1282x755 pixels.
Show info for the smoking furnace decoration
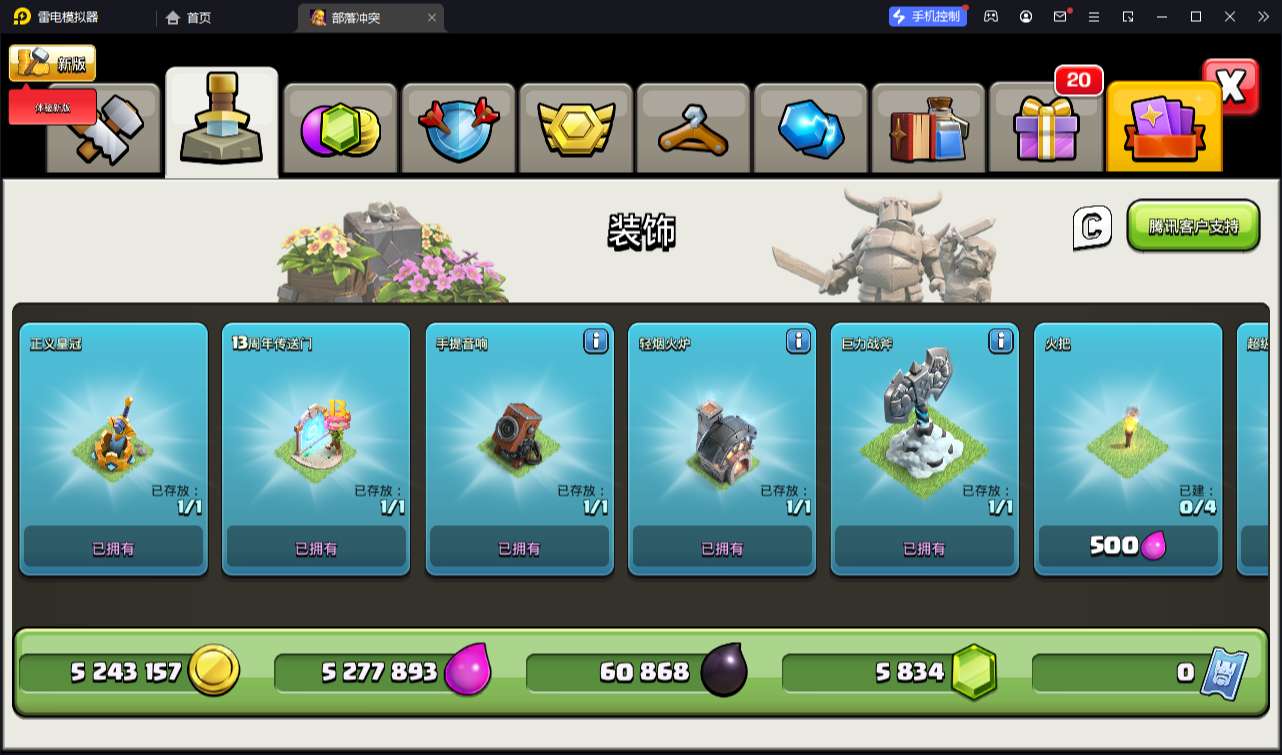(798, 342)
